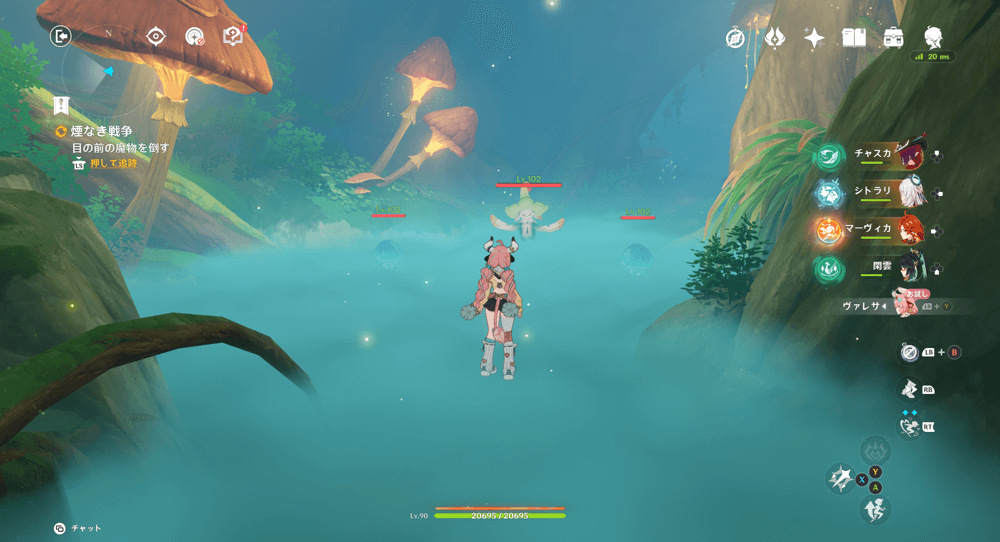Viewport: 1000px width, 542px height.
Task: Tap the jump action icon
Action: point(875,508)
